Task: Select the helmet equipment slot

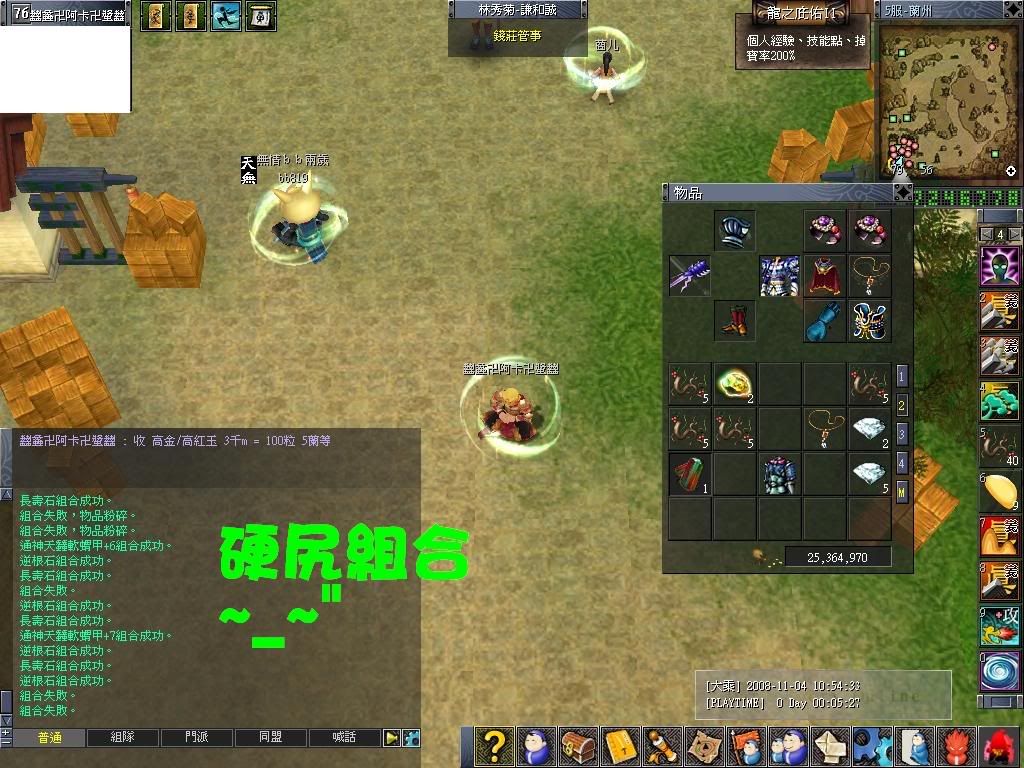Action: pyautogui.click(x=735, y=231)
